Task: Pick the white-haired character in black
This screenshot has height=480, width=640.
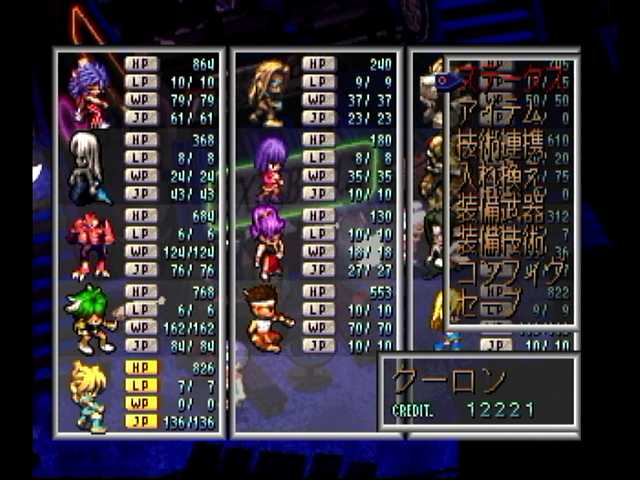Action: coord(88,167)
